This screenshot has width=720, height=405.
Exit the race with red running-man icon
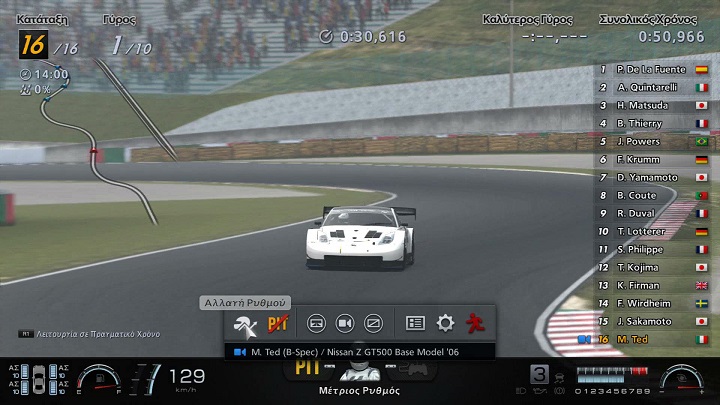click(x=474, y=324)
